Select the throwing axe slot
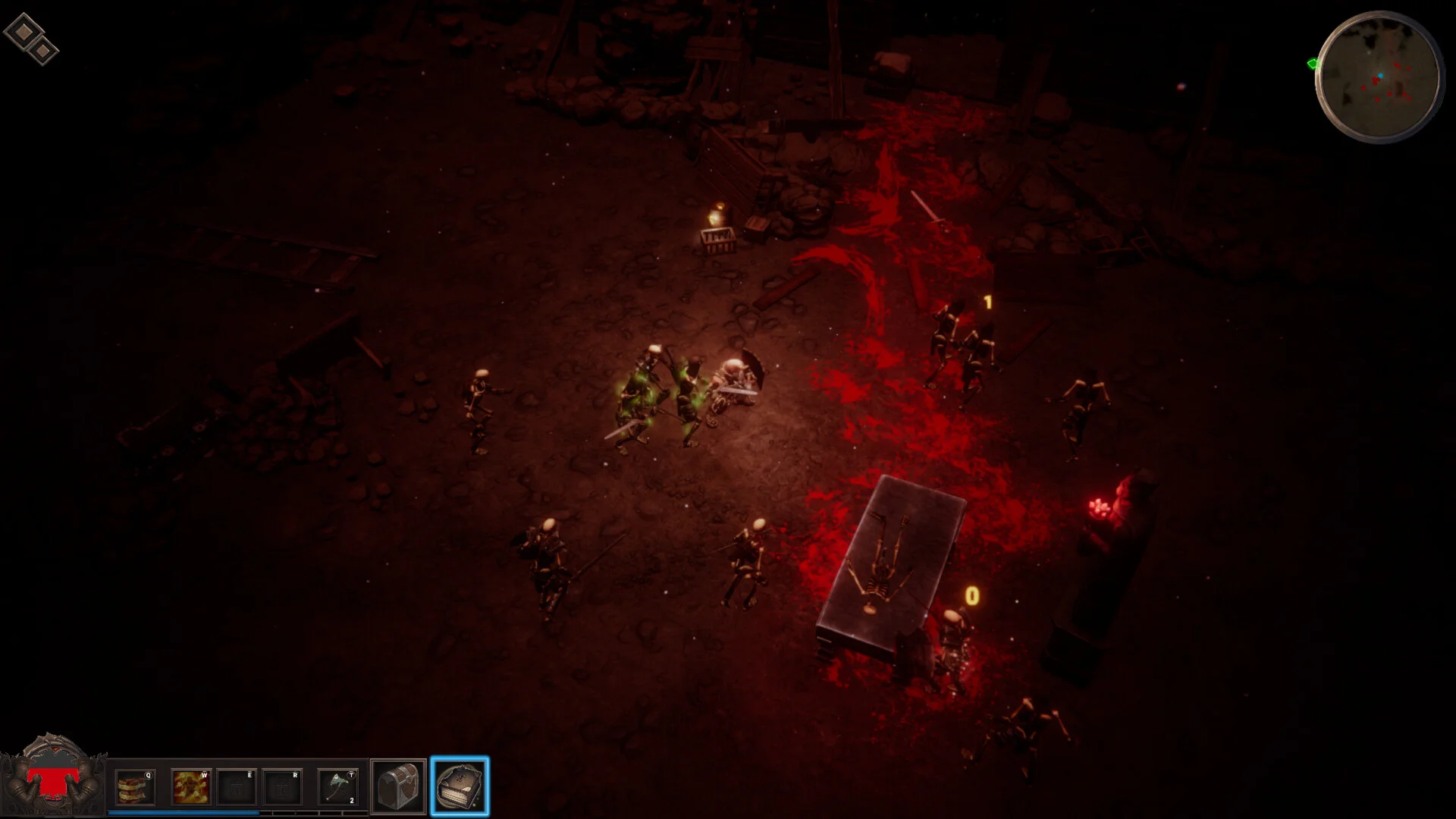Screen dimensions: 1456x819 338,787
